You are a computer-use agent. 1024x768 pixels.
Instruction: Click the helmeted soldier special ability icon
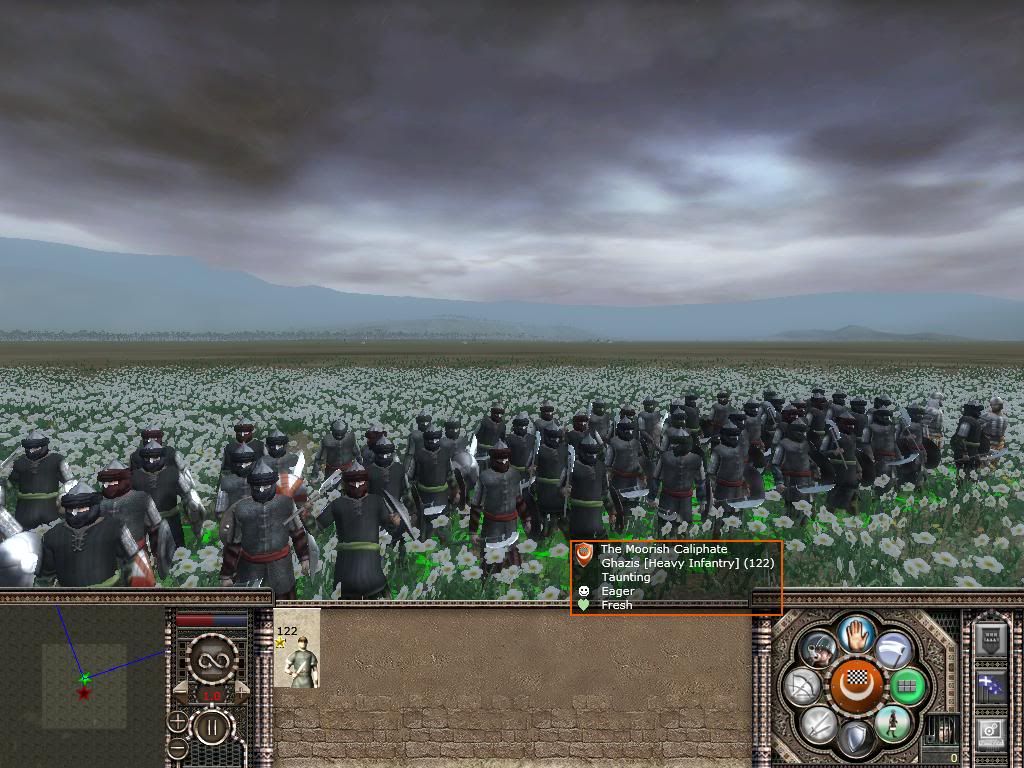coord(819,650)
